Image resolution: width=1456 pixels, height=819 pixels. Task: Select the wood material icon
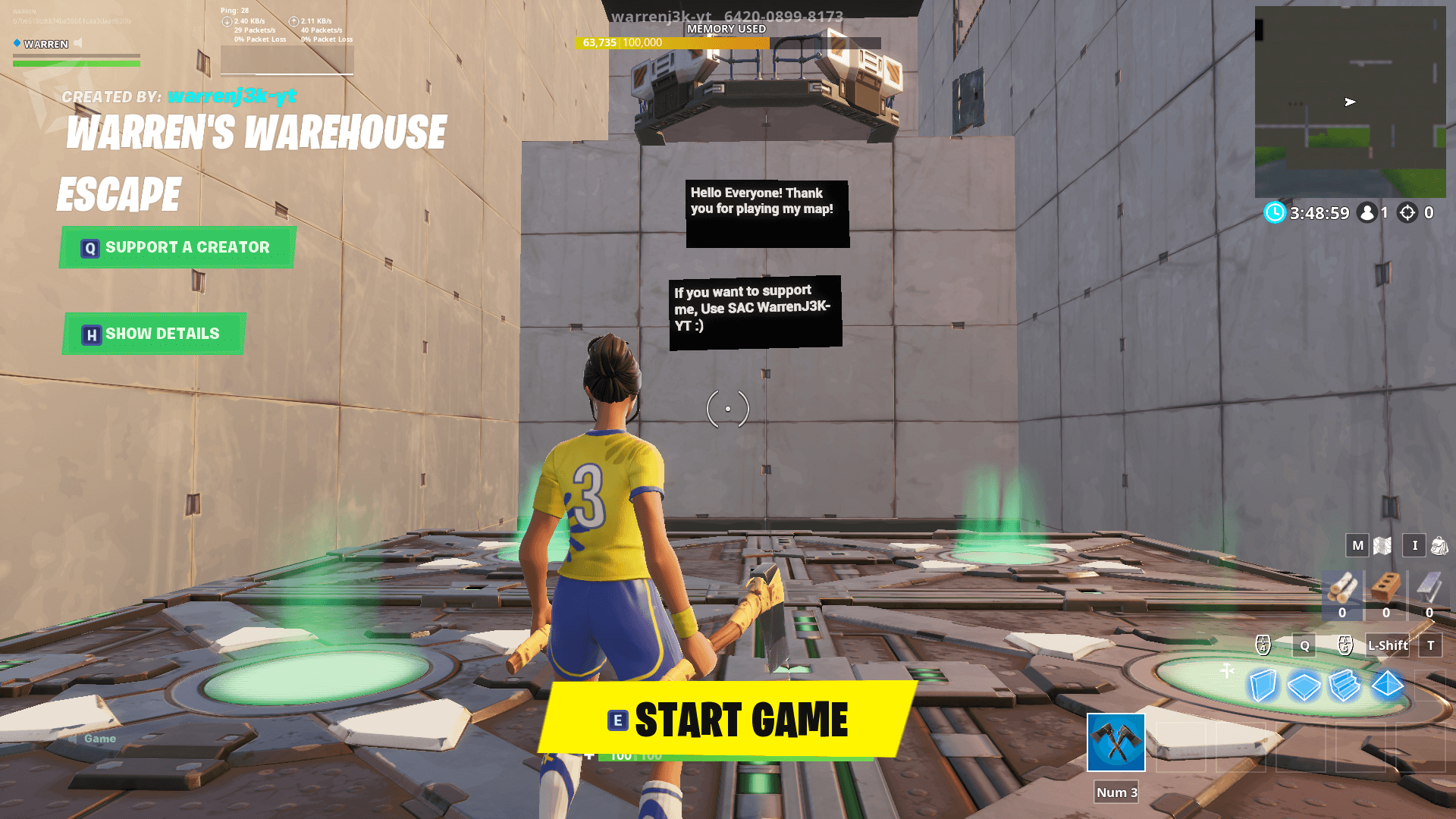point(1342,588)
